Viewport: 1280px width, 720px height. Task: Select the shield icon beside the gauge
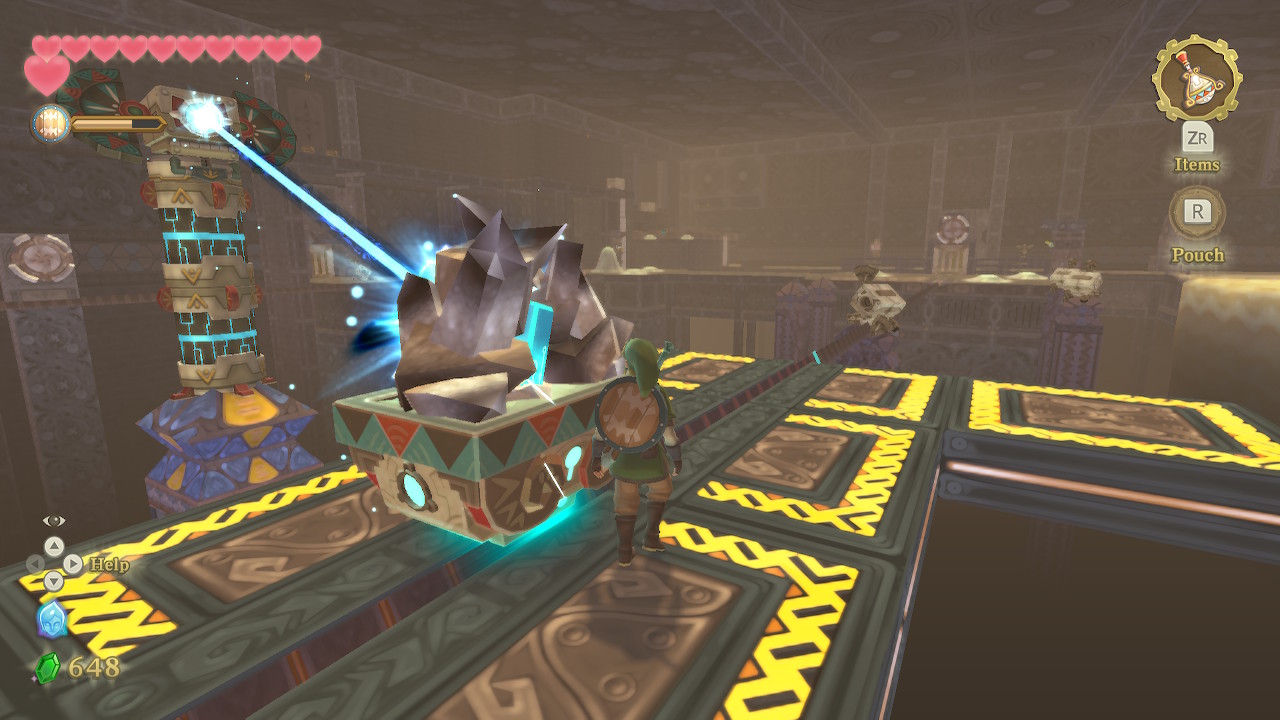click(49, 123)
